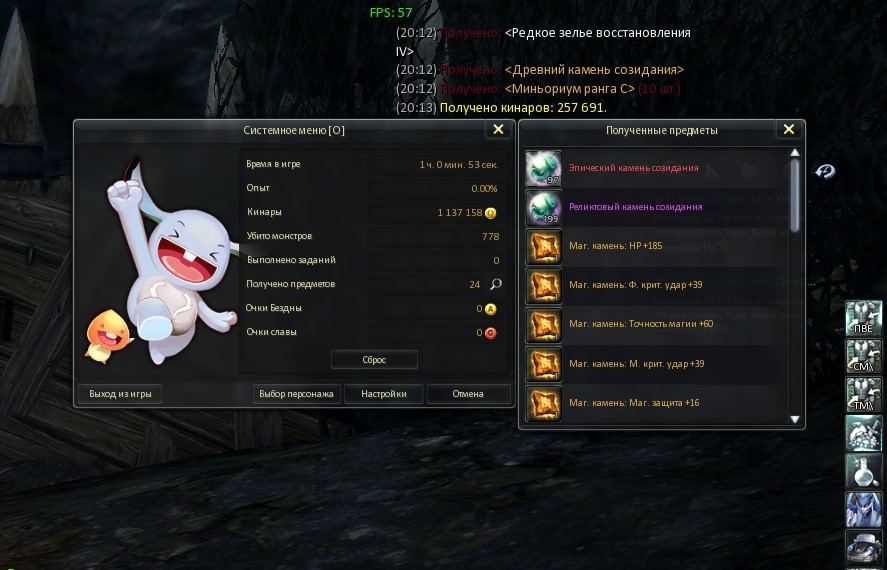Choose Выход из игры to quit
Viewport: 887px width, 570px height.
pyautogui.click(x=120, y=394)
